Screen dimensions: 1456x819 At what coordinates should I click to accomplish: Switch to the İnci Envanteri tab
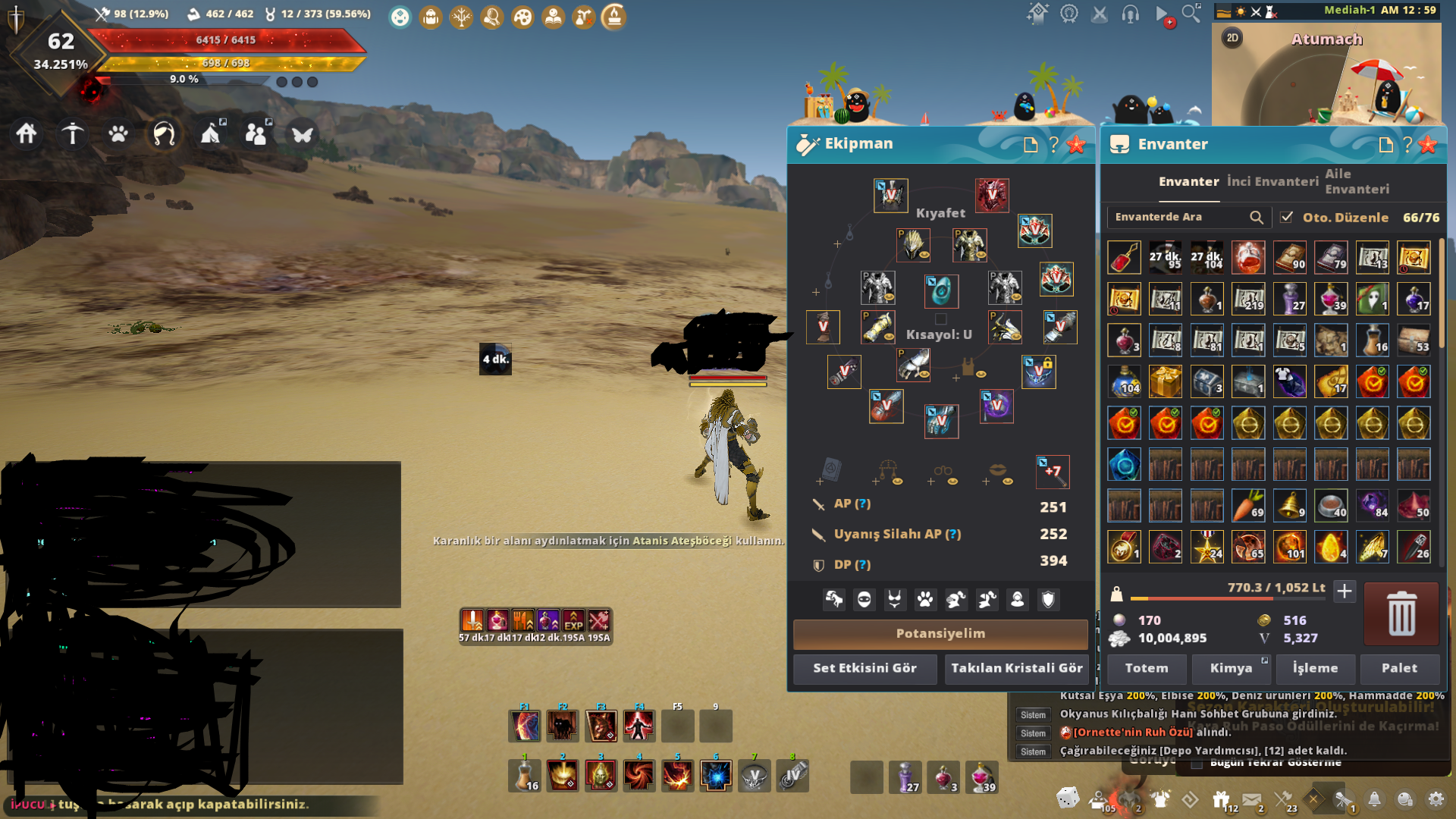[1272, 182]
